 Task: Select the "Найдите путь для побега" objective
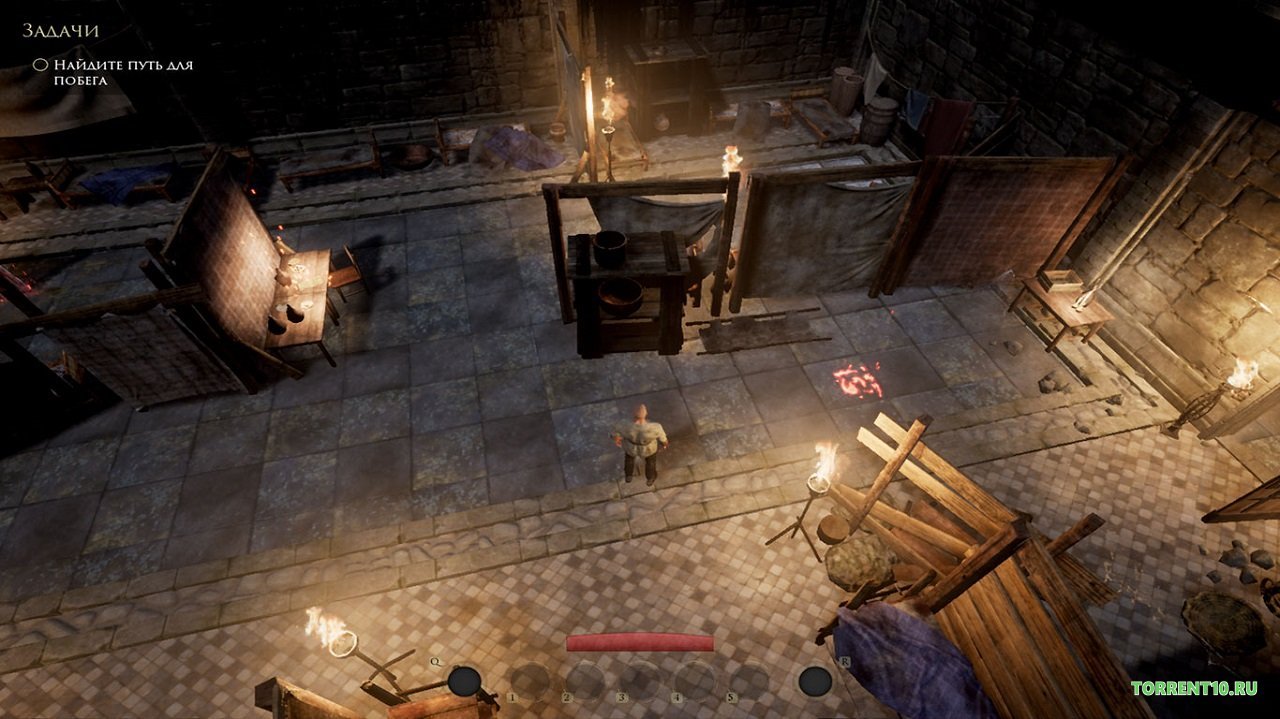coord(122,72)
